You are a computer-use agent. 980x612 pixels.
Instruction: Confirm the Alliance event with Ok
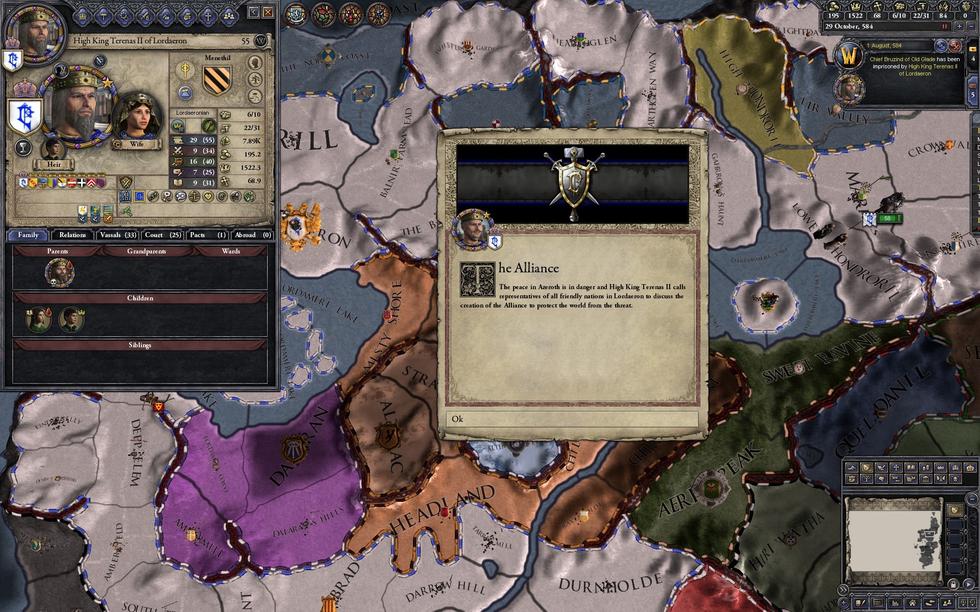coord(572,419)
